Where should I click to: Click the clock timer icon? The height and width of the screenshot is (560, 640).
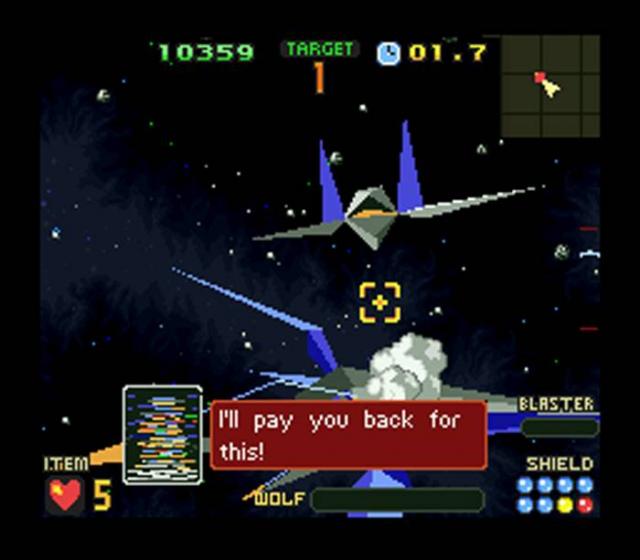pyautogui.click(x=389, y=52)
